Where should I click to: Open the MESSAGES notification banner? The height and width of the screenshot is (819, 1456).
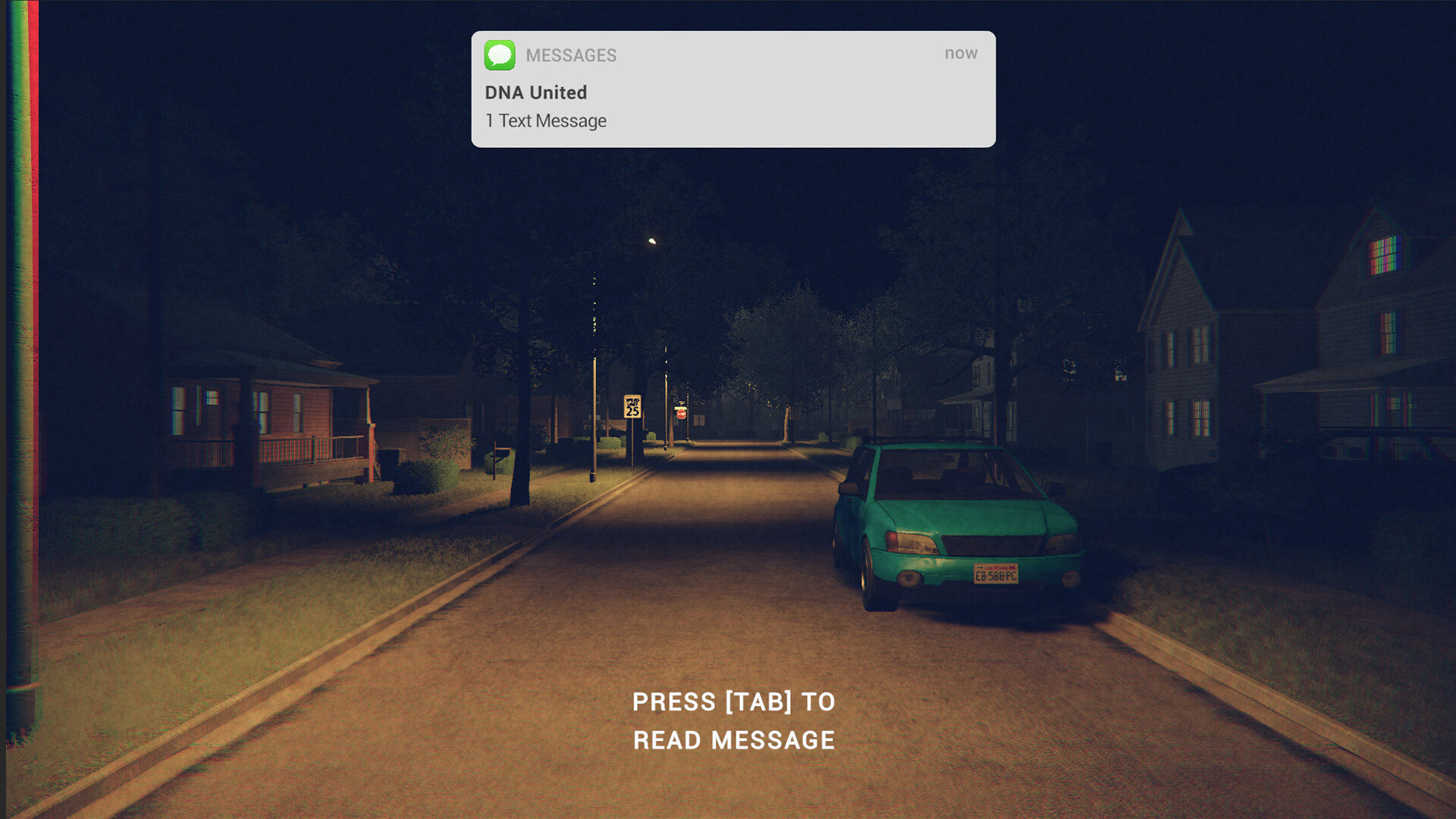(732, 87)
